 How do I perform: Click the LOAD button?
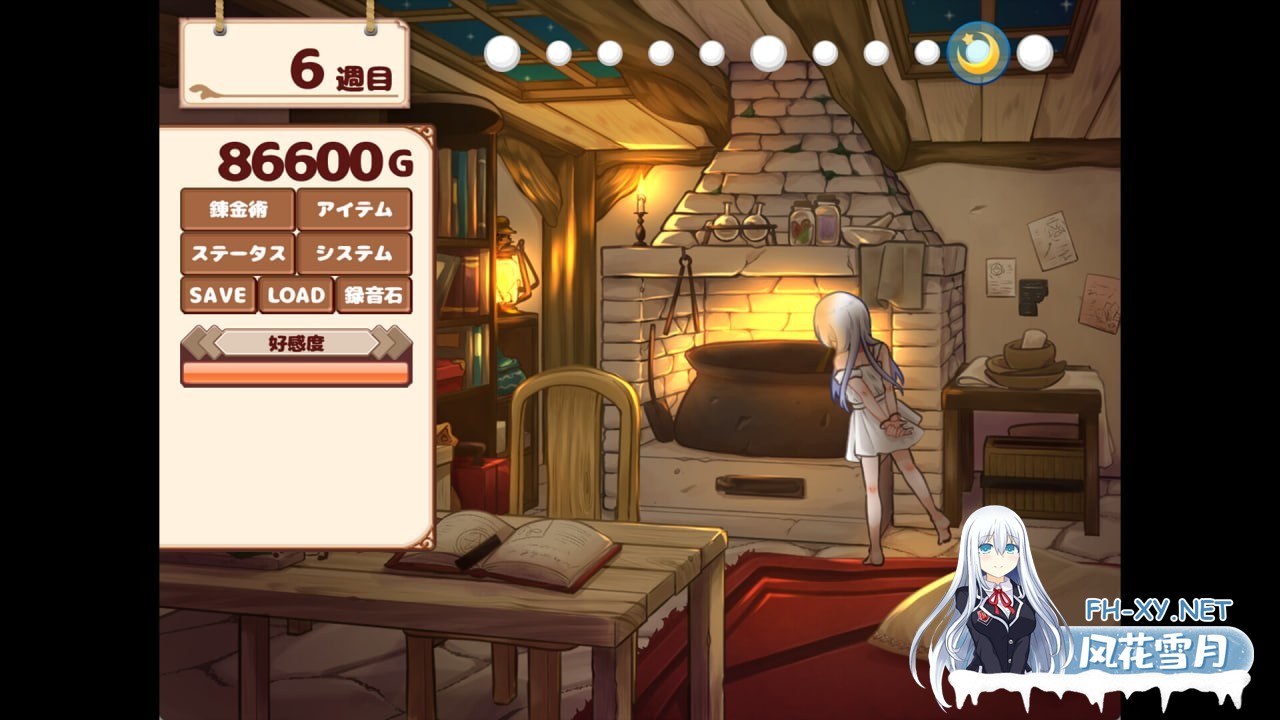(x=296, y=295)
